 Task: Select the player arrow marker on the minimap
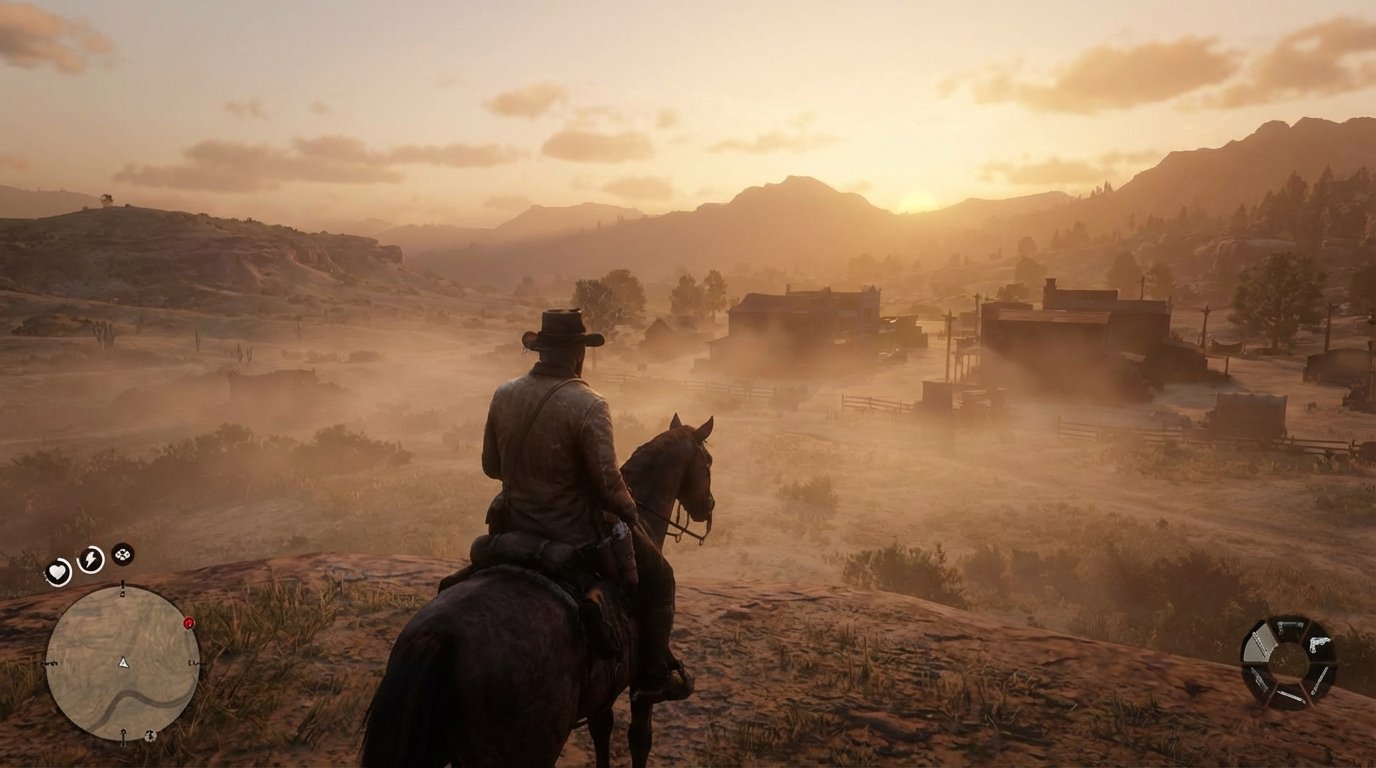[x=123, y=662]
